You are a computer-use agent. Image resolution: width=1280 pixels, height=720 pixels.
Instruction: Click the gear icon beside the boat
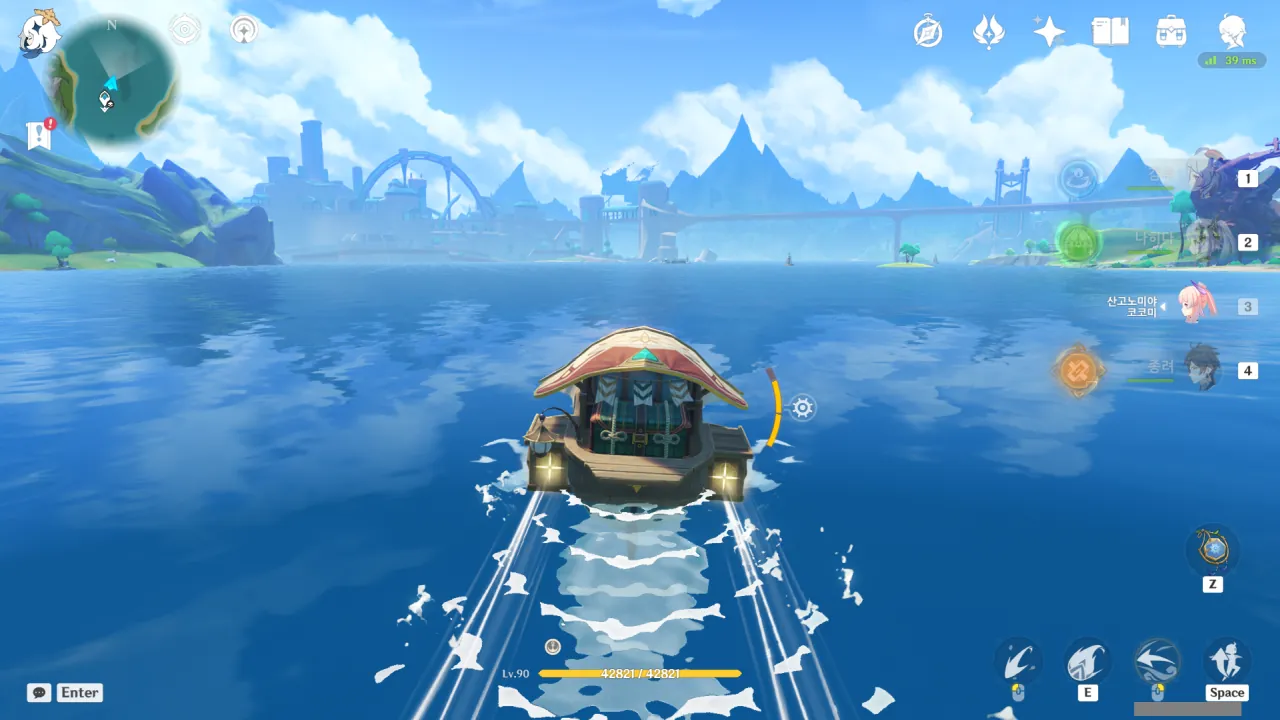click(803, 407)
